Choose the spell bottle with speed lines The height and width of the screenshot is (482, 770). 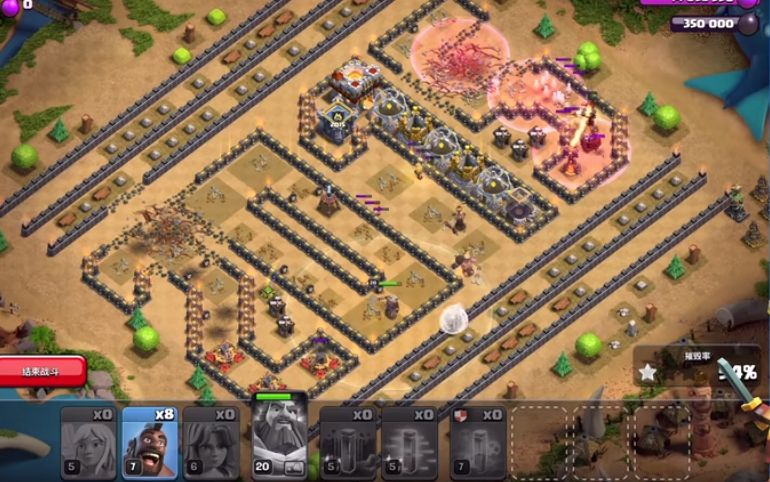coord(410,442)
